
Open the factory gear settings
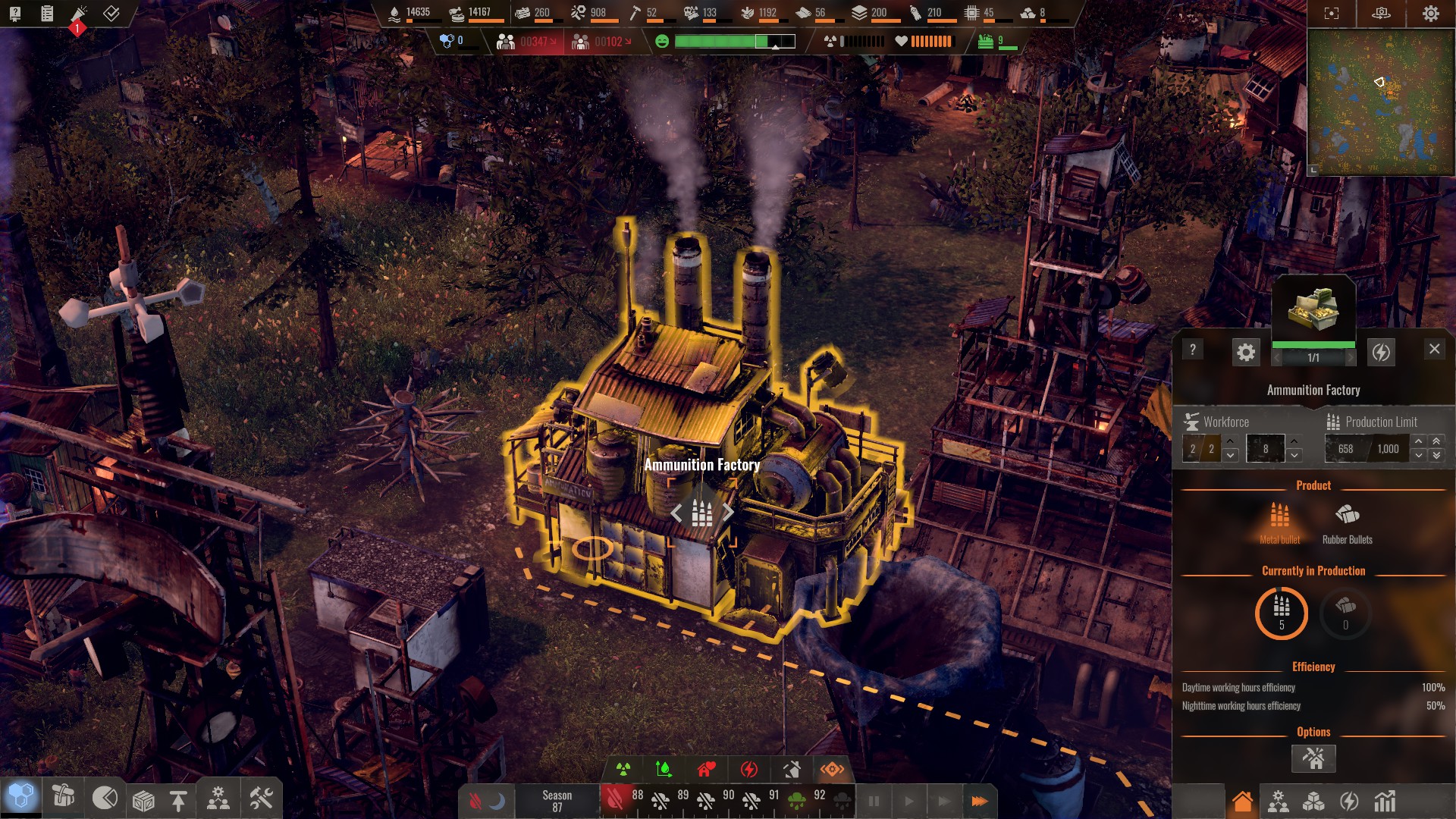[1246, 352]
